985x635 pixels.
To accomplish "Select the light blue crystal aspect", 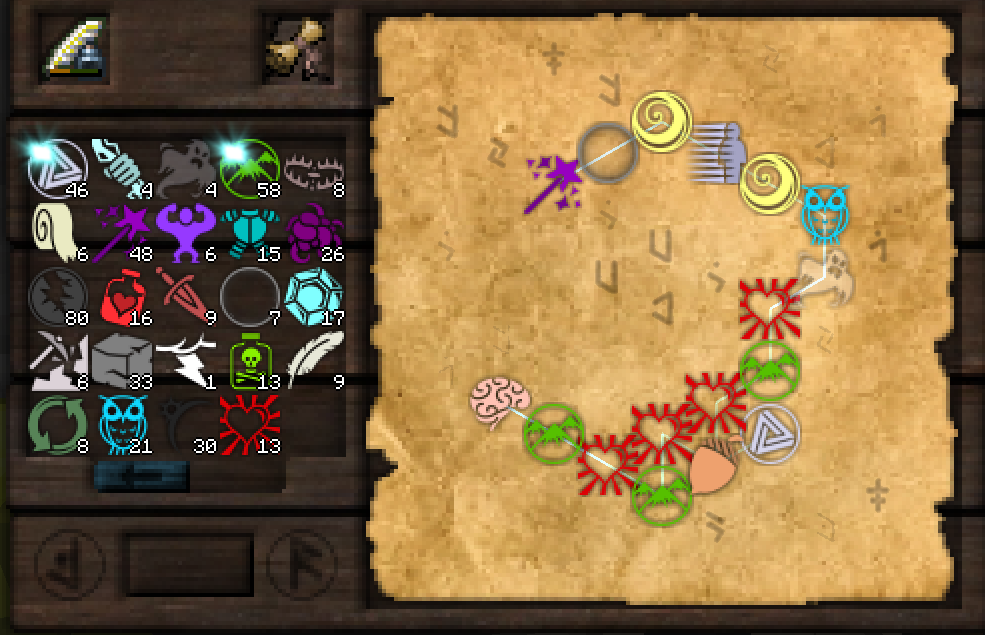I will click(x=313, y=297).
